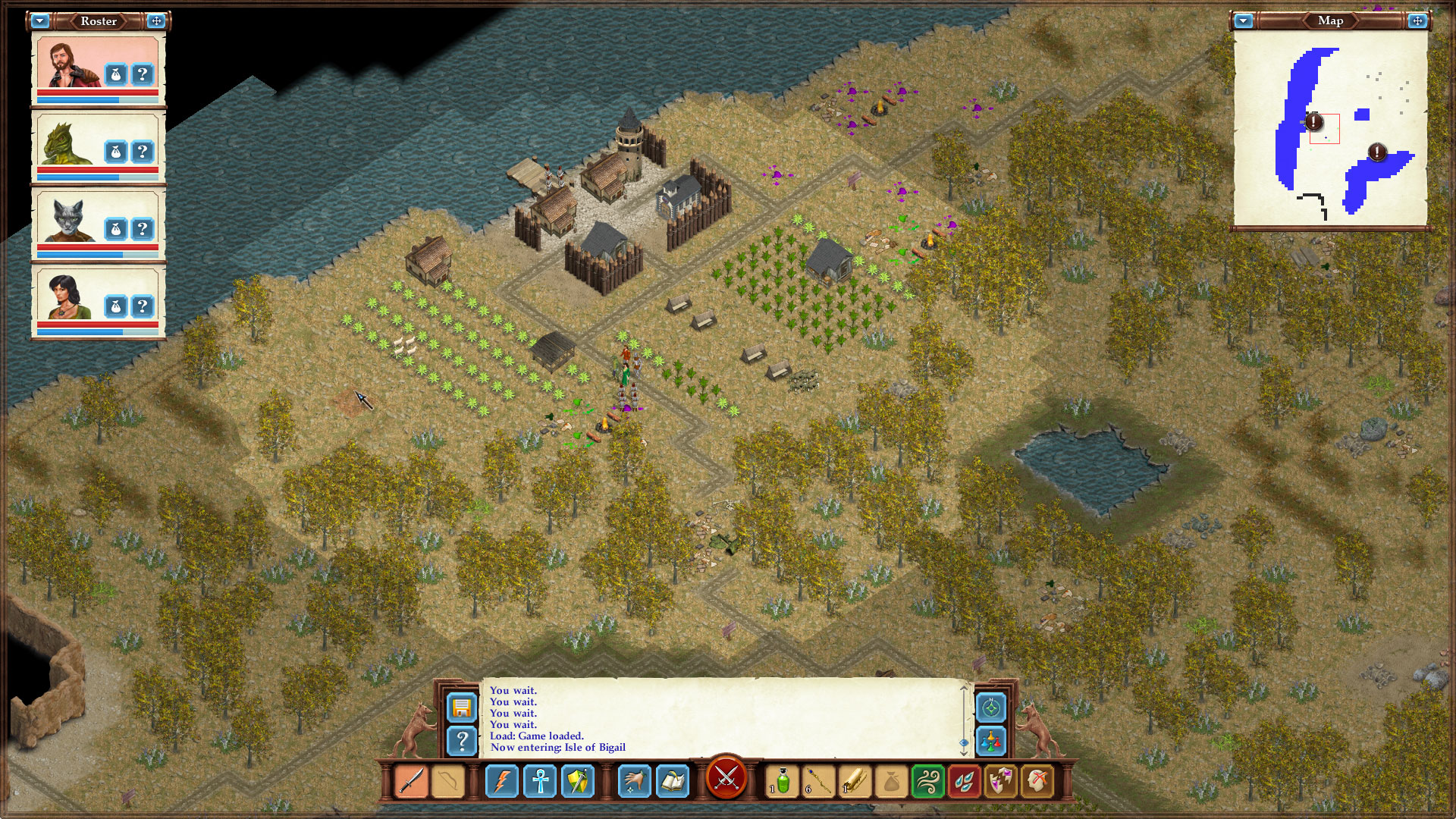
Task: Use the wand quick slot showing 6 charges
Action: [x=817, y=780]
